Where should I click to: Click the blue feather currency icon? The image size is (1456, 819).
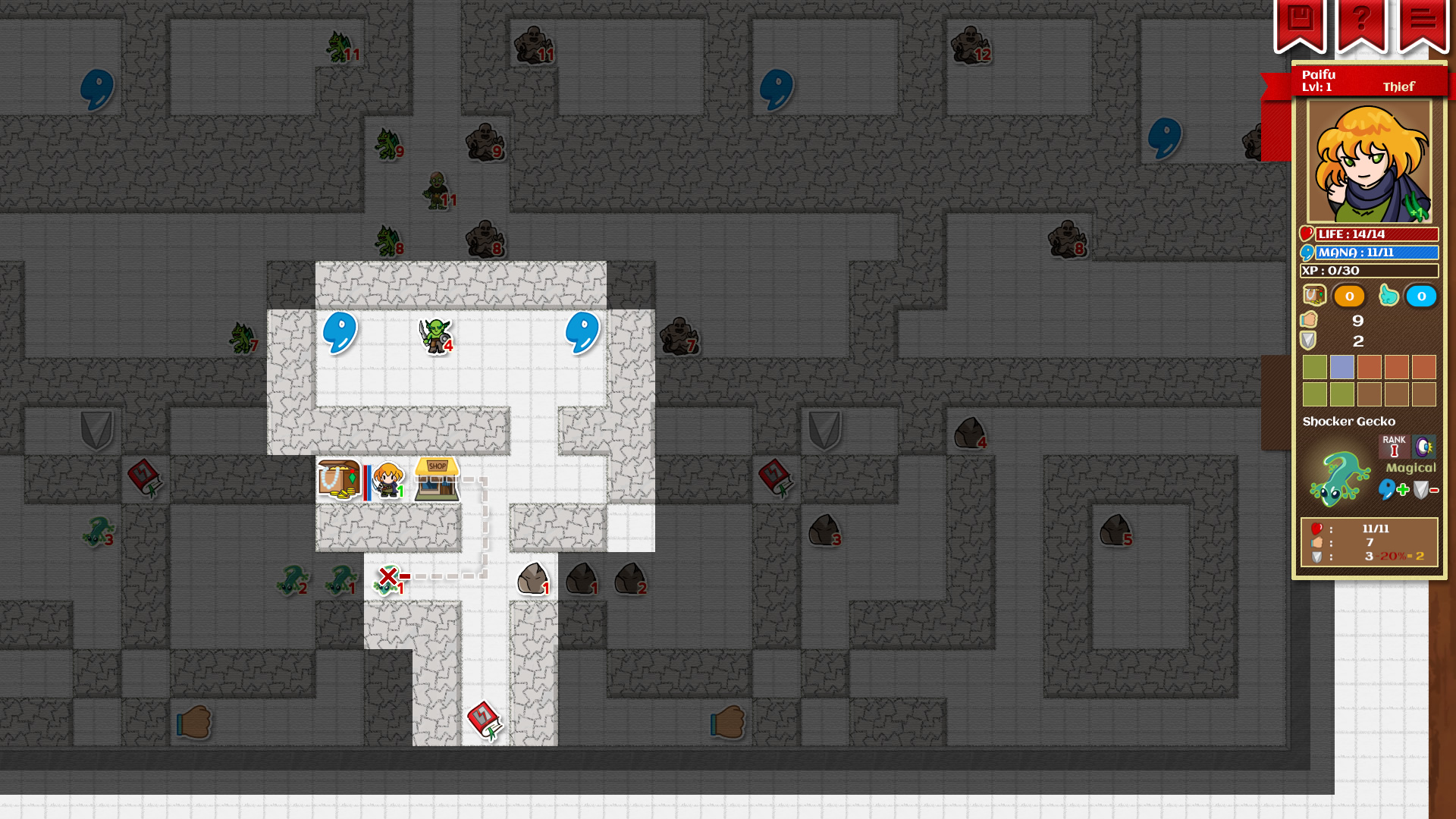pyautogui.click(x=1389, y=296)
